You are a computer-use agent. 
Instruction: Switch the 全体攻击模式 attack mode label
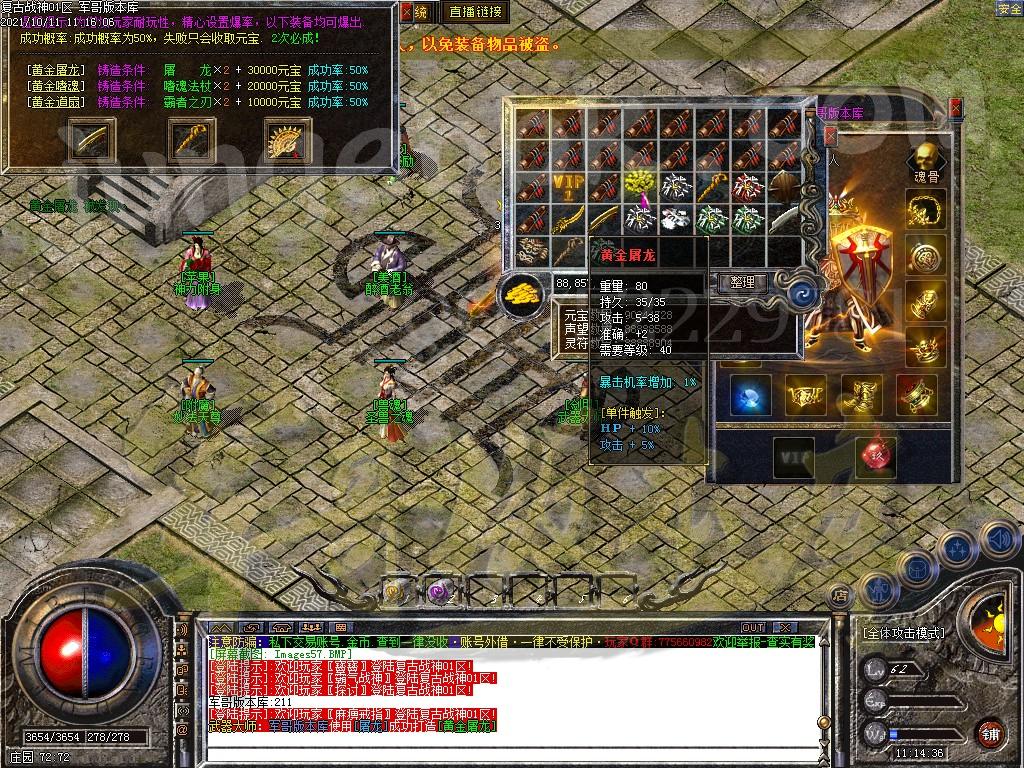coord(903,633)
